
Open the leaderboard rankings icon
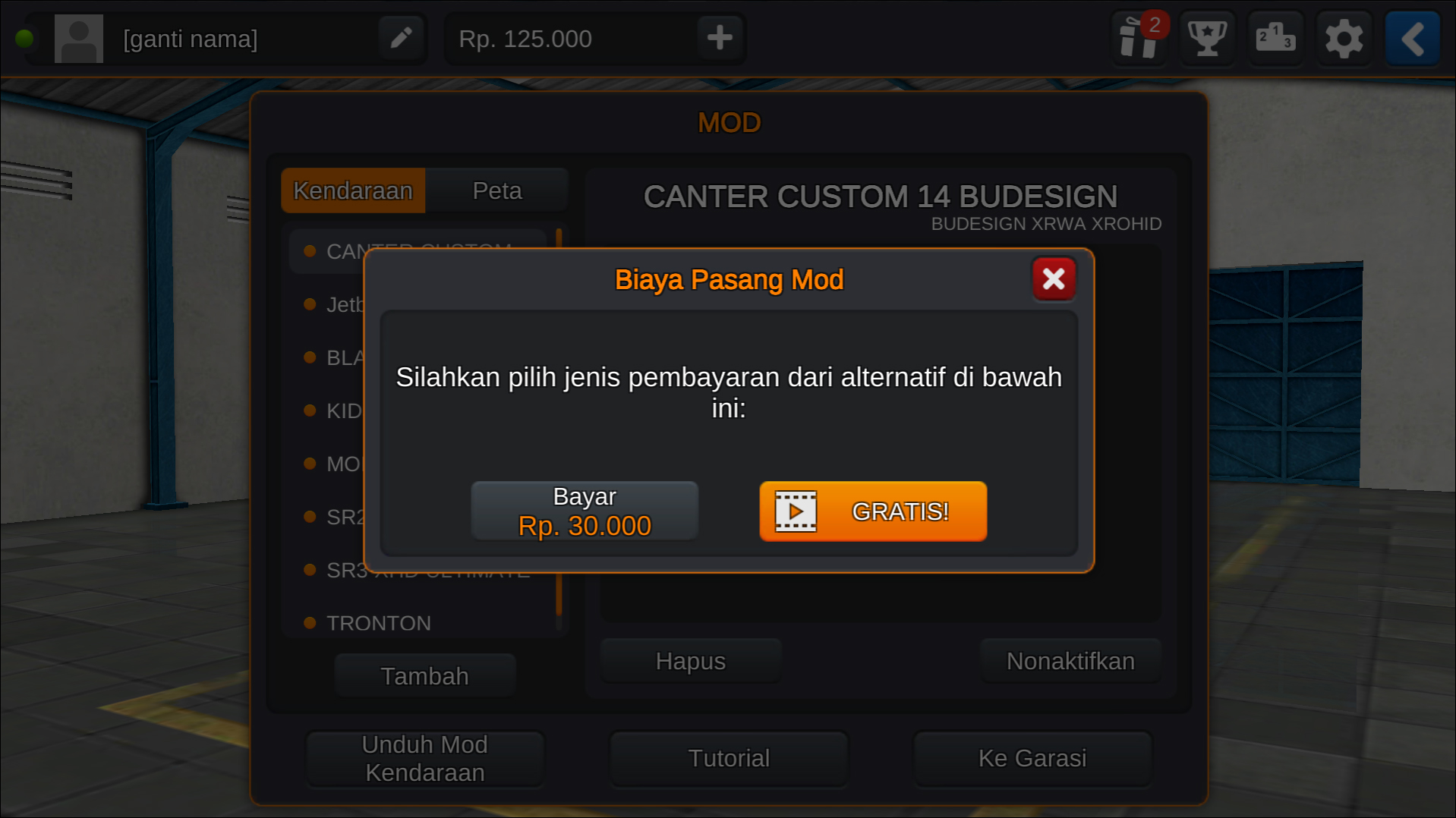[x=1275, y=38]
